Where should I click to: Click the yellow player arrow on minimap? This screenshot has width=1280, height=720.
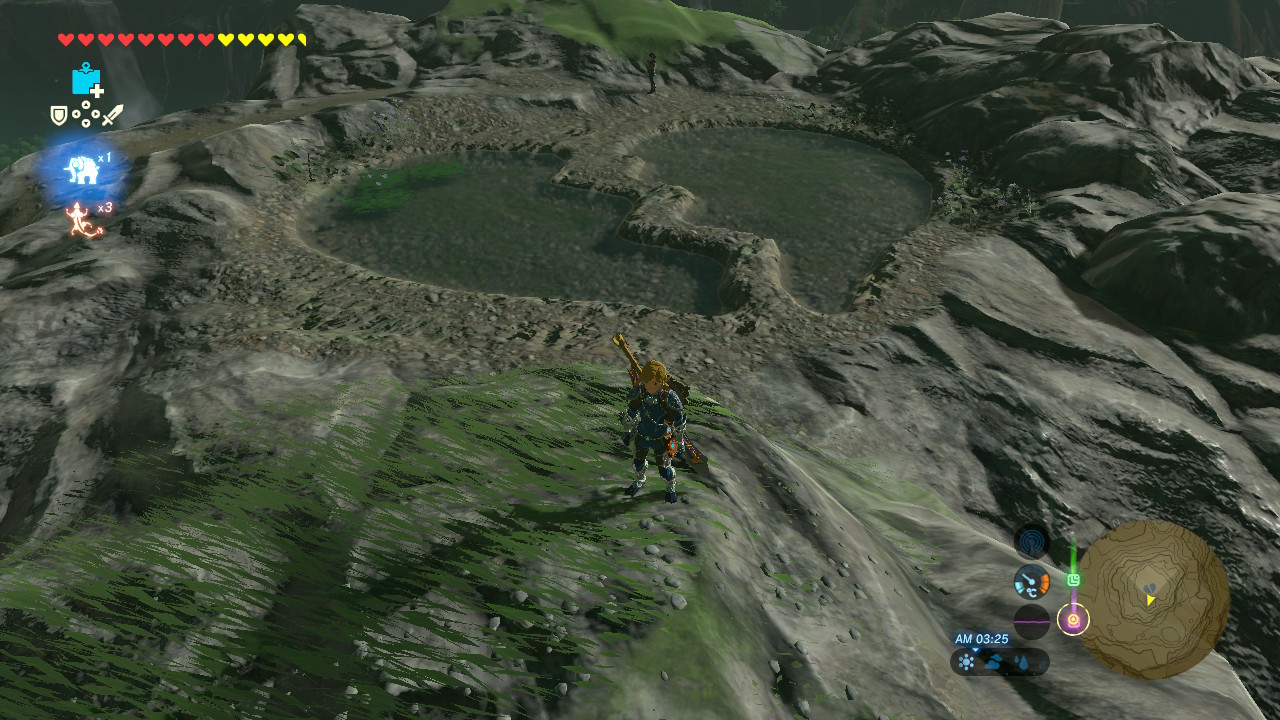click(1151, 599)
